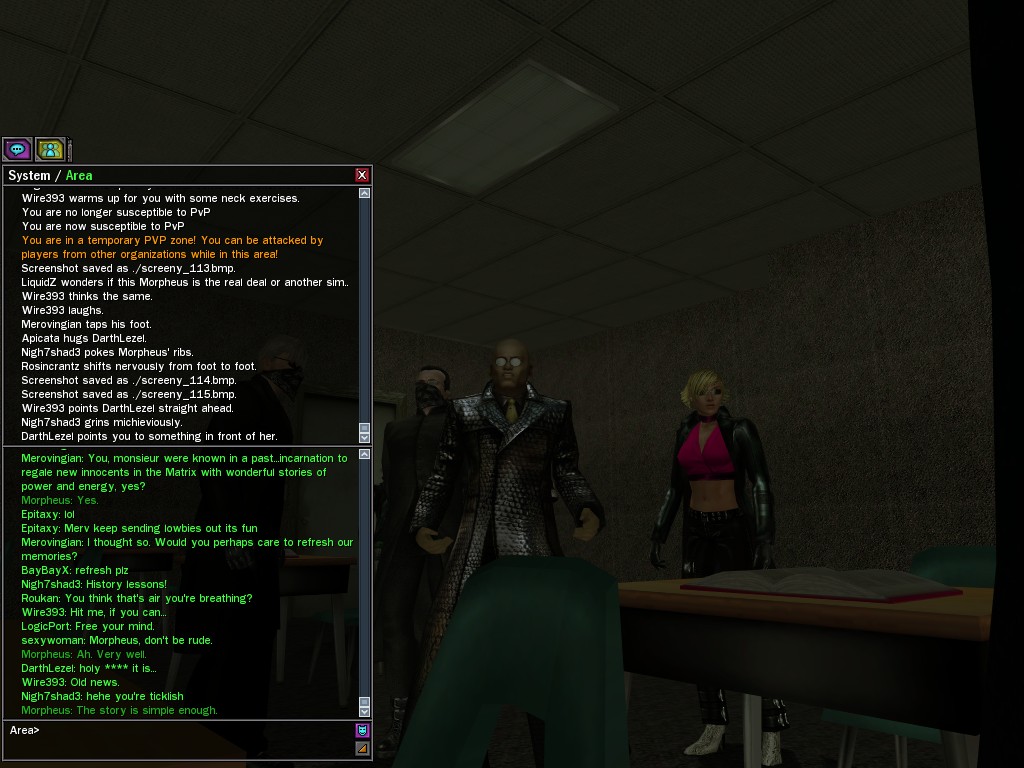The image size is (1024, 768).
Task: Click the Area chat pane's up arrow
Action: coord(364,455)
